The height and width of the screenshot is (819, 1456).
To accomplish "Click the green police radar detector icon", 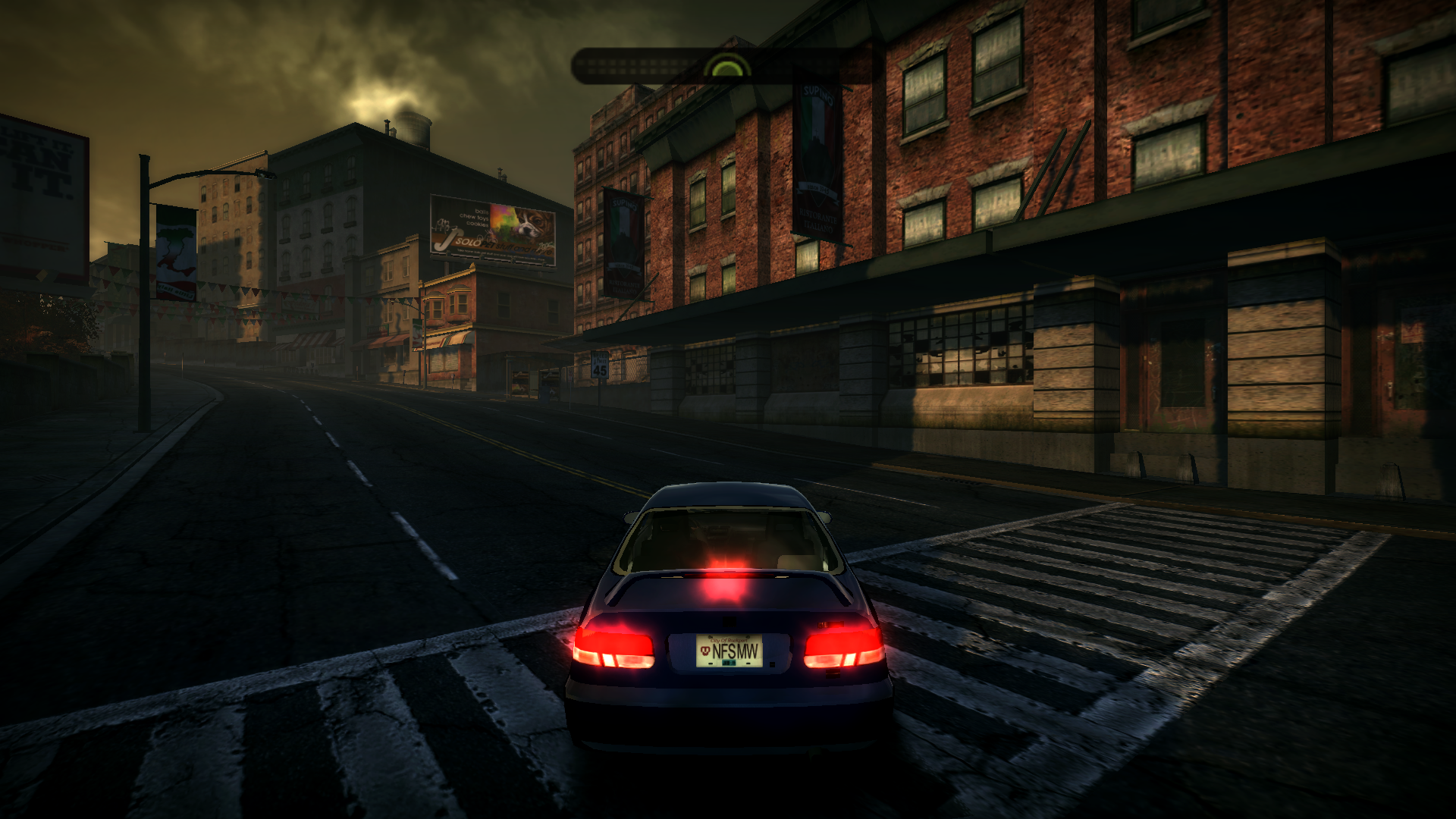I will coord(726,68).
